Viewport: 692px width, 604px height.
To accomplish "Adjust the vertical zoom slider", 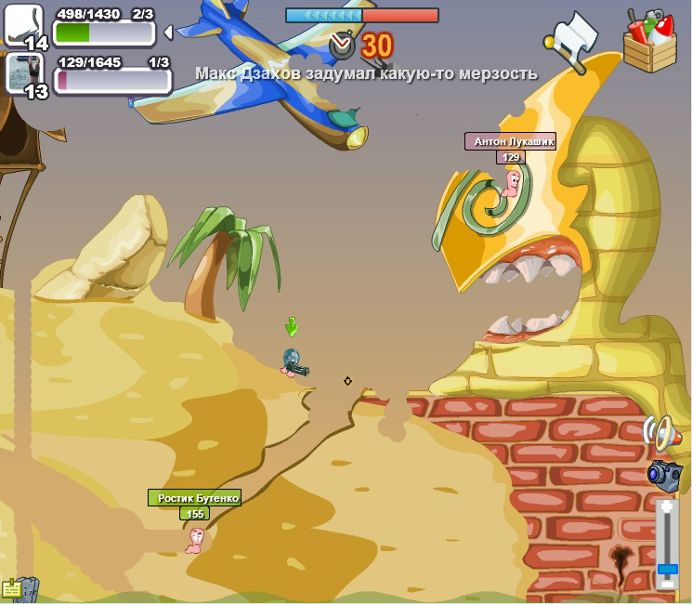I will pos(667,568).
